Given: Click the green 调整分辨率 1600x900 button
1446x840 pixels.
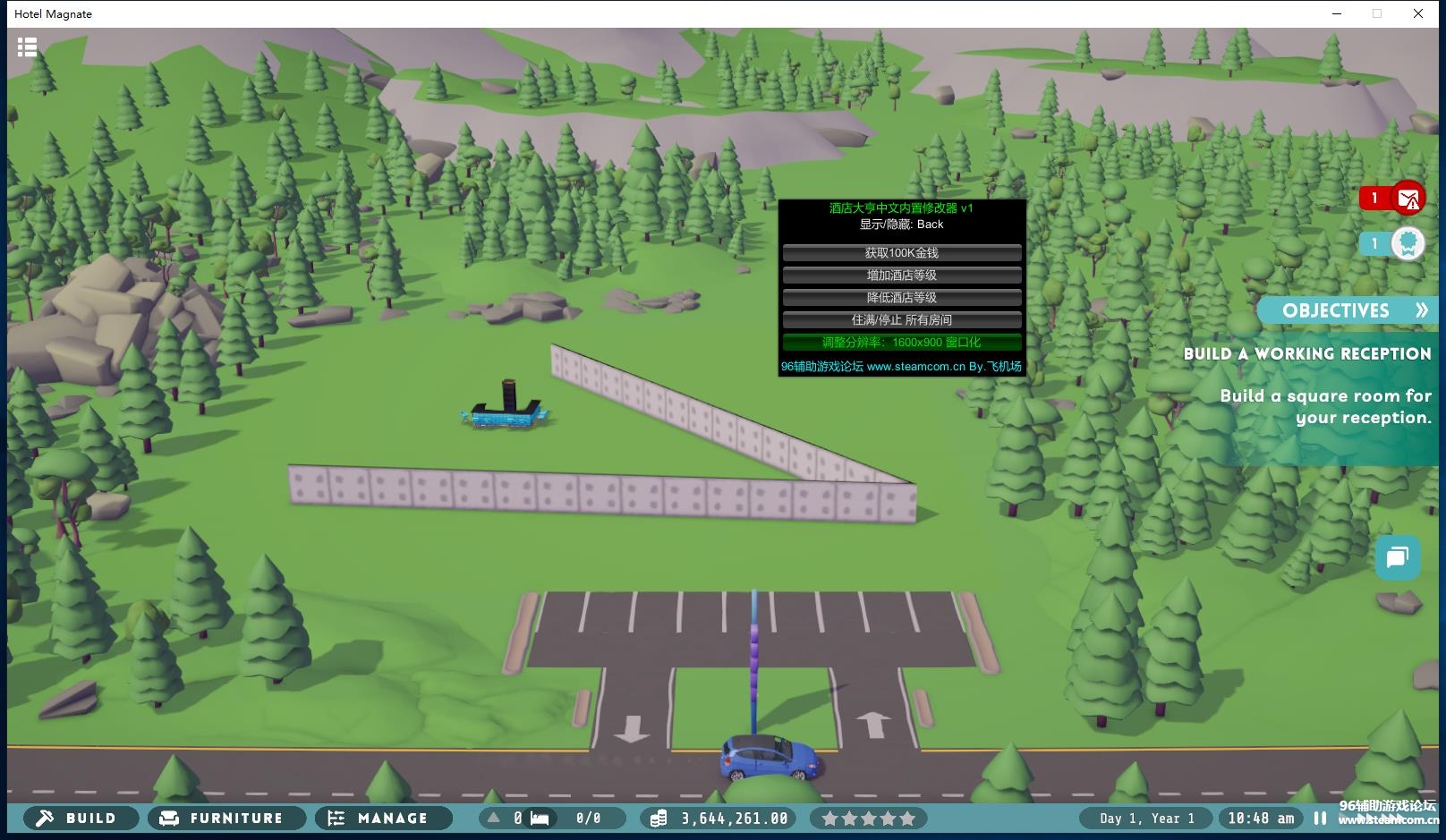Looking at the screenshot, I should 902,343.
